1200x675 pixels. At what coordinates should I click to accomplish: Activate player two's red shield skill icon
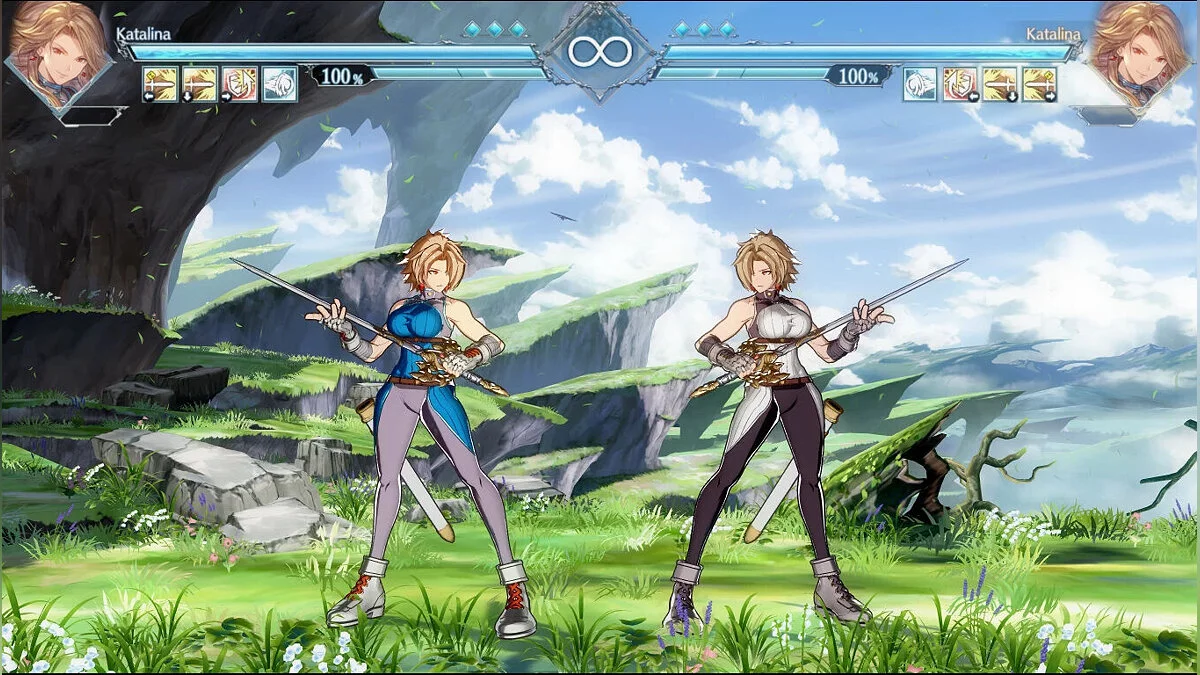(x=960, y=84)
